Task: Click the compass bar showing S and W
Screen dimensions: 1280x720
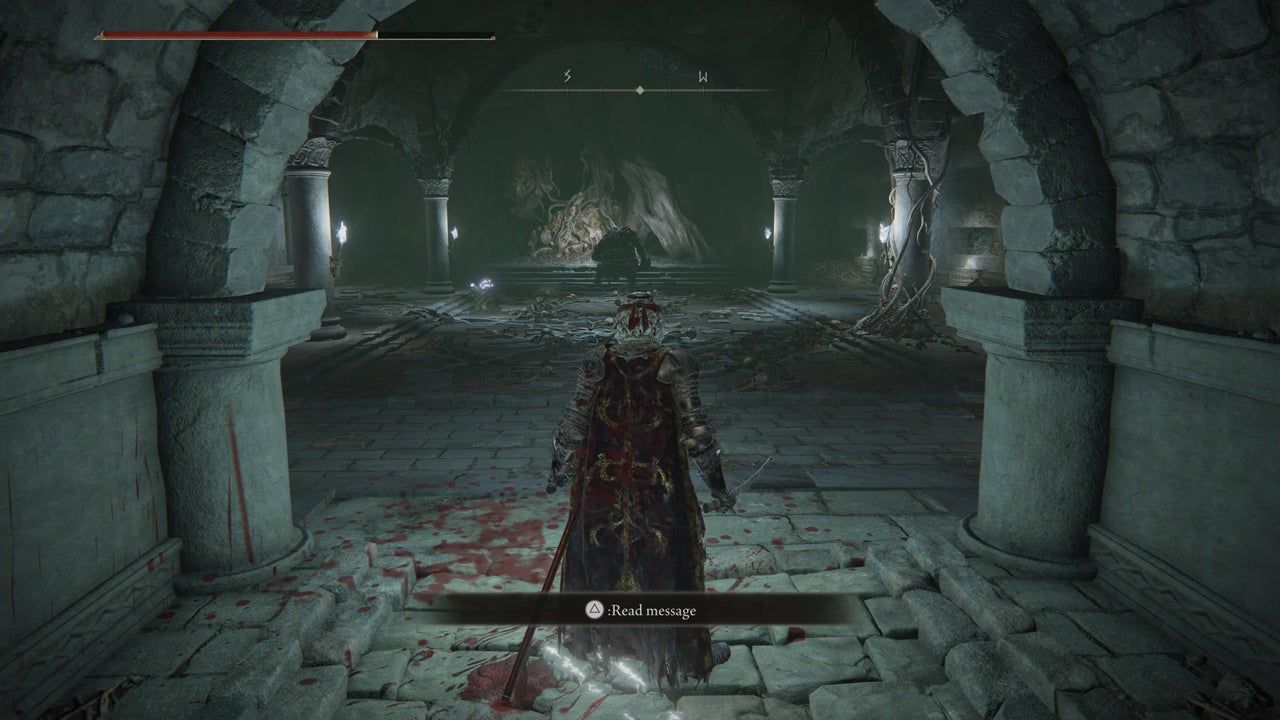Action: (x=639, y=88)
